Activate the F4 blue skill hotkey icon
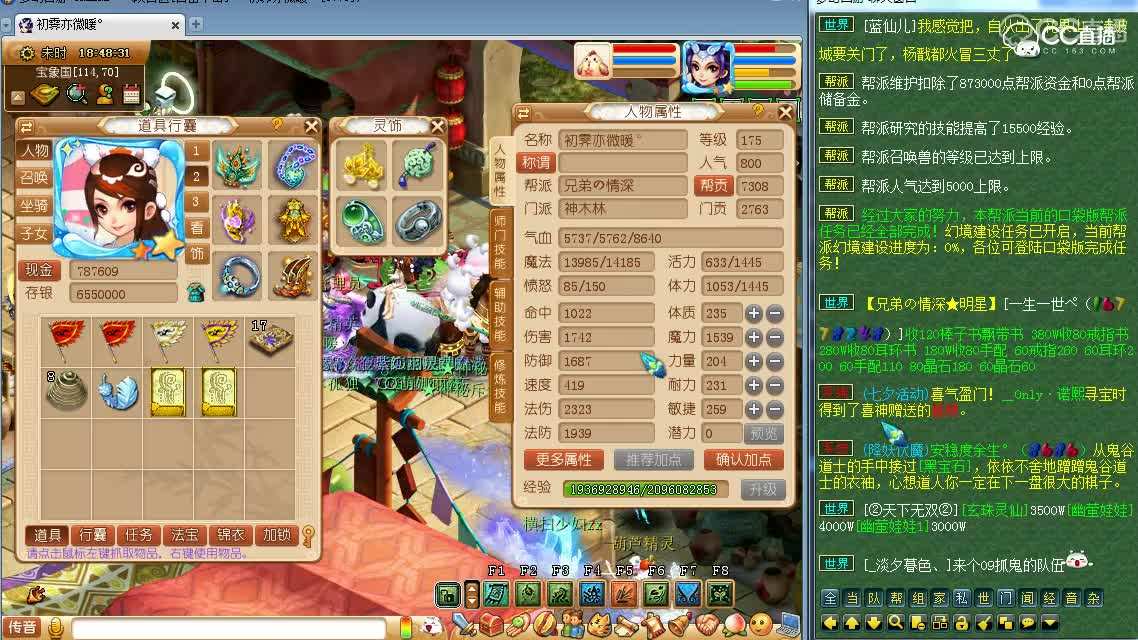This screenshot has height=640, width=1138. click(x=592, y=594)
